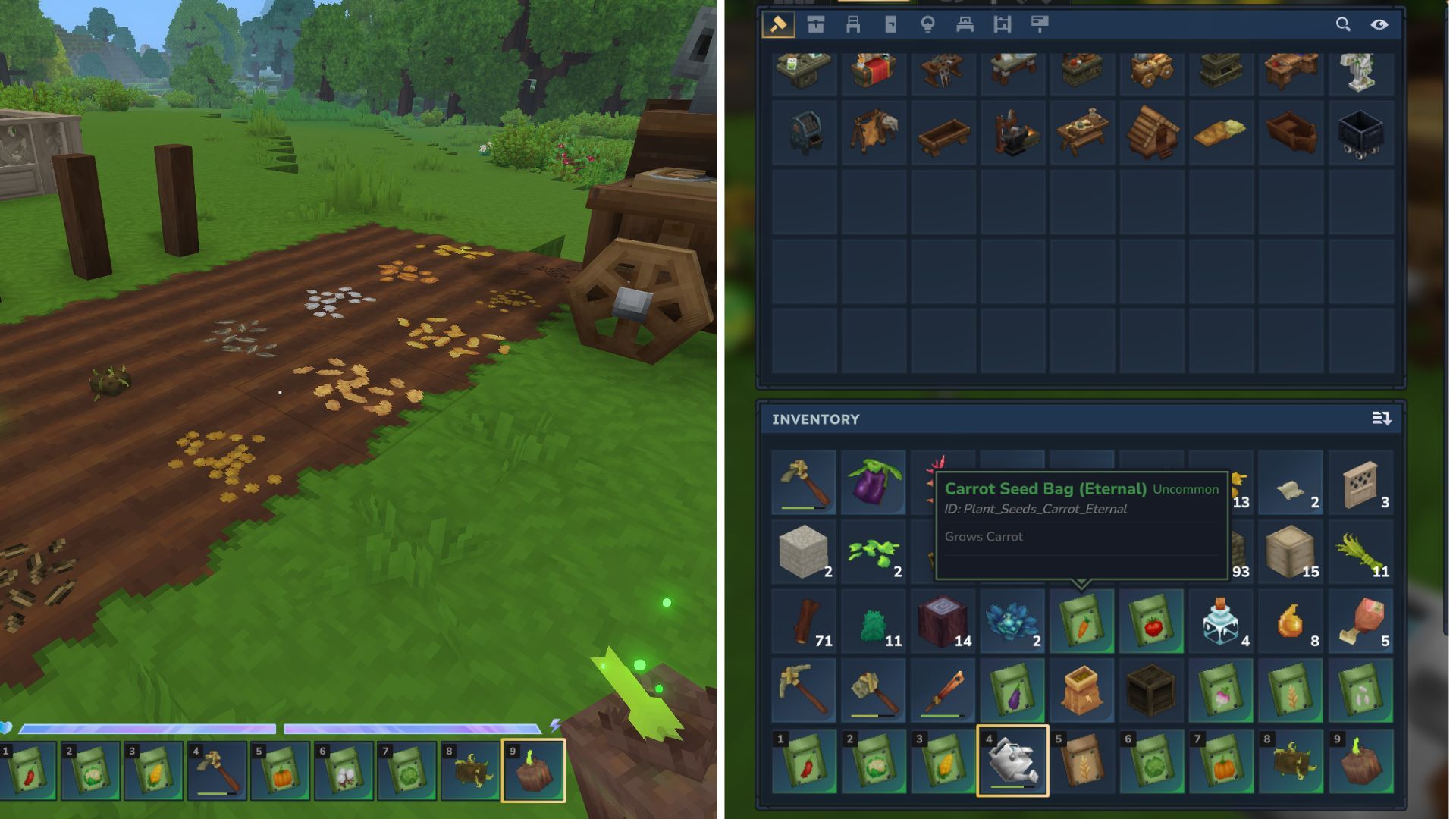Open the sign category icon
This screenshot has height=819, width=1456.
pos(1040,24)
